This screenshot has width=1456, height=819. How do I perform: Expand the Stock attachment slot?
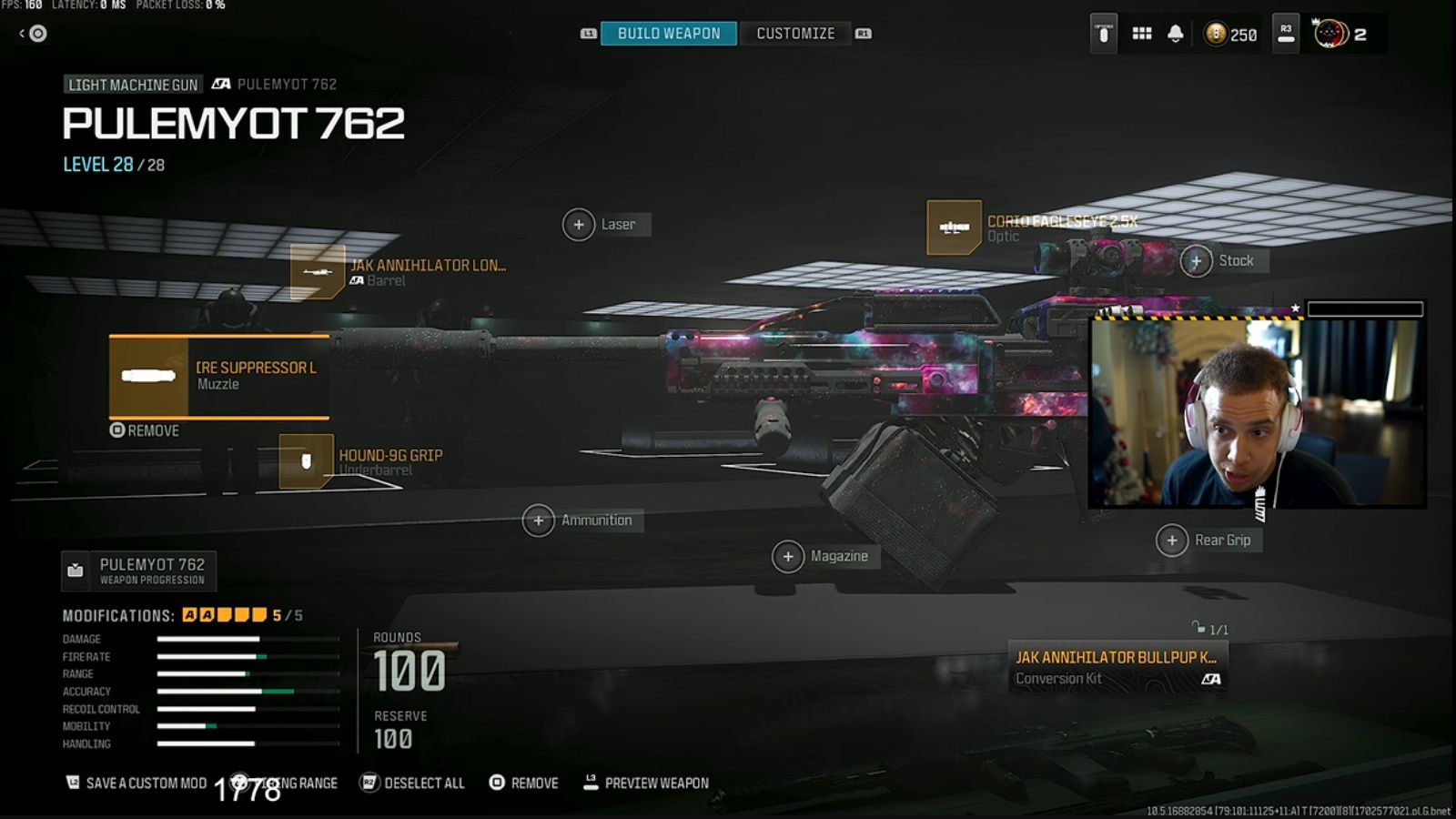coord(1197,261)
